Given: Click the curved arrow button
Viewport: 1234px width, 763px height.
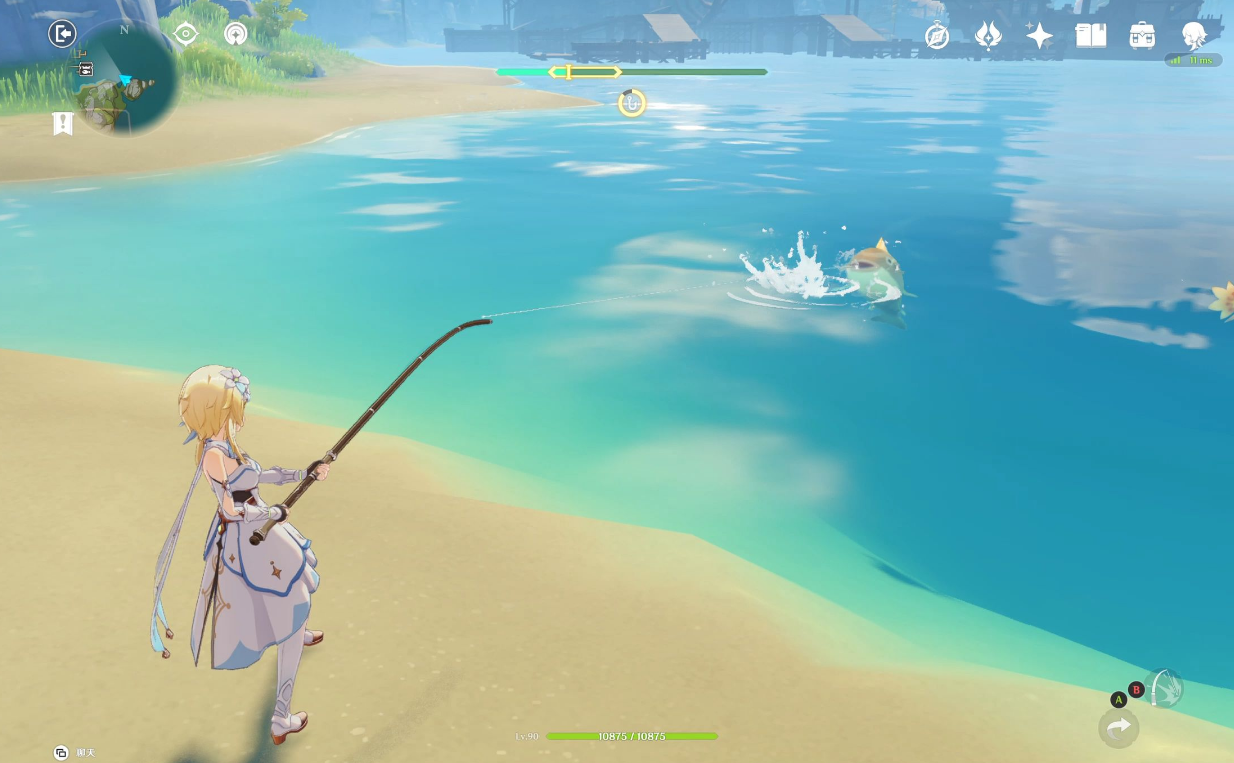Looking at the screenshot, I should 1118,727.
